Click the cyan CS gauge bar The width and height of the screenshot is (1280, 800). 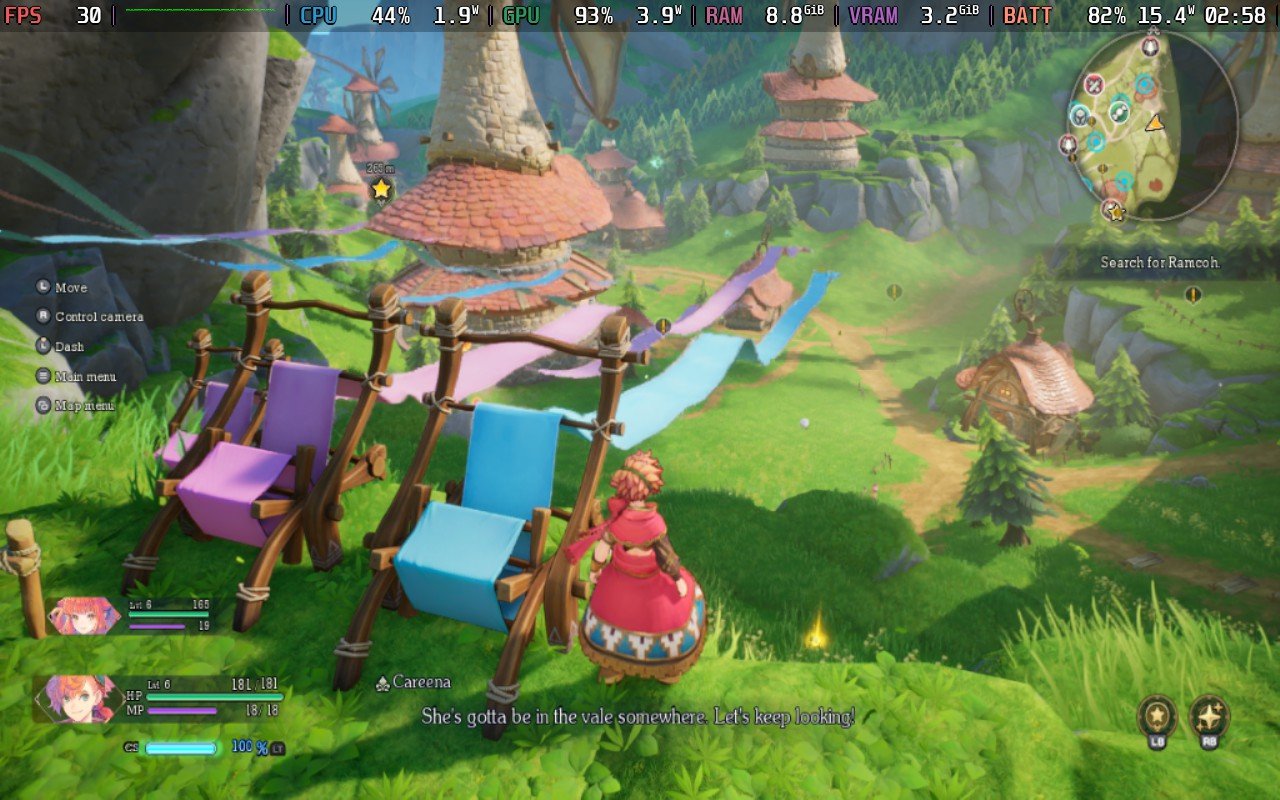181,747
